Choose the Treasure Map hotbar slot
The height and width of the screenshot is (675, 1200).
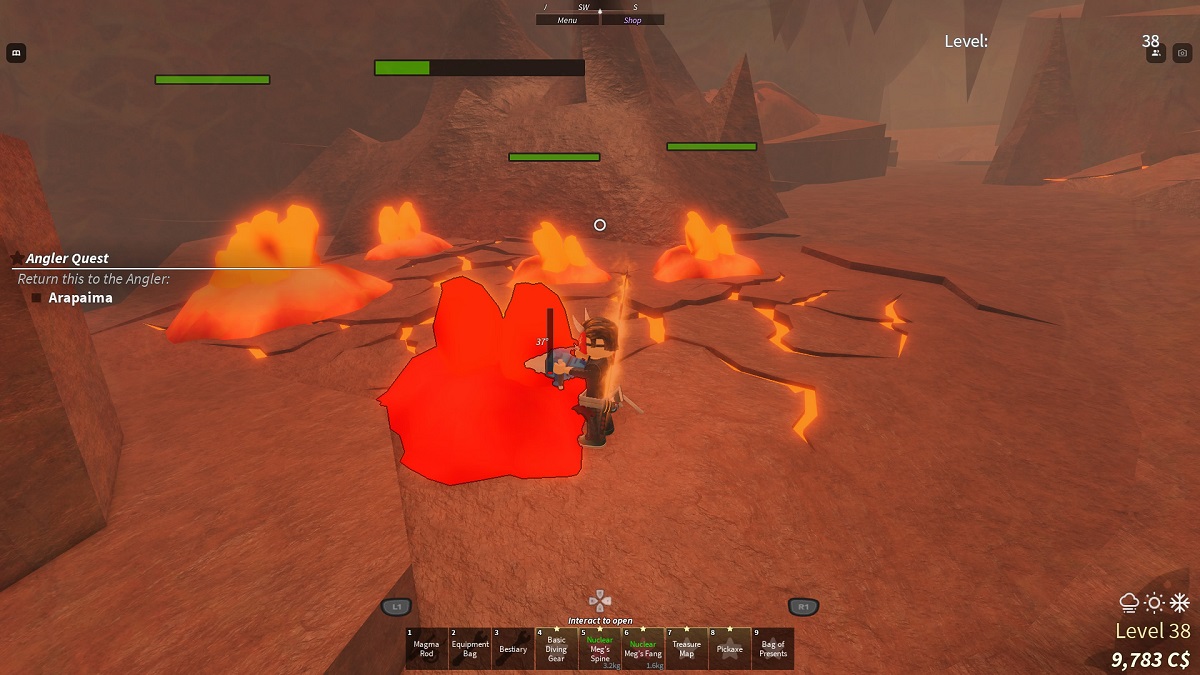(x=686, y=648)
